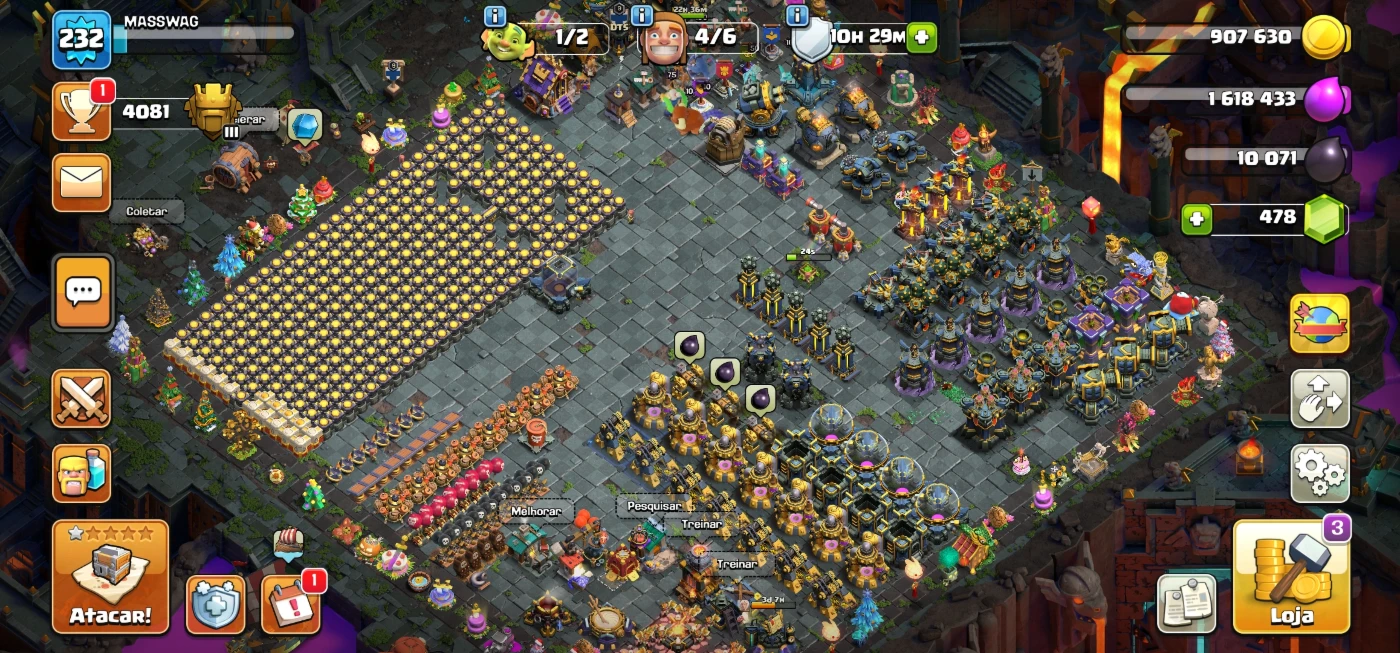Open the settings gear menu
Image resolution: width=1400 pixels, height=653 pixels.
pos(1320,473)
